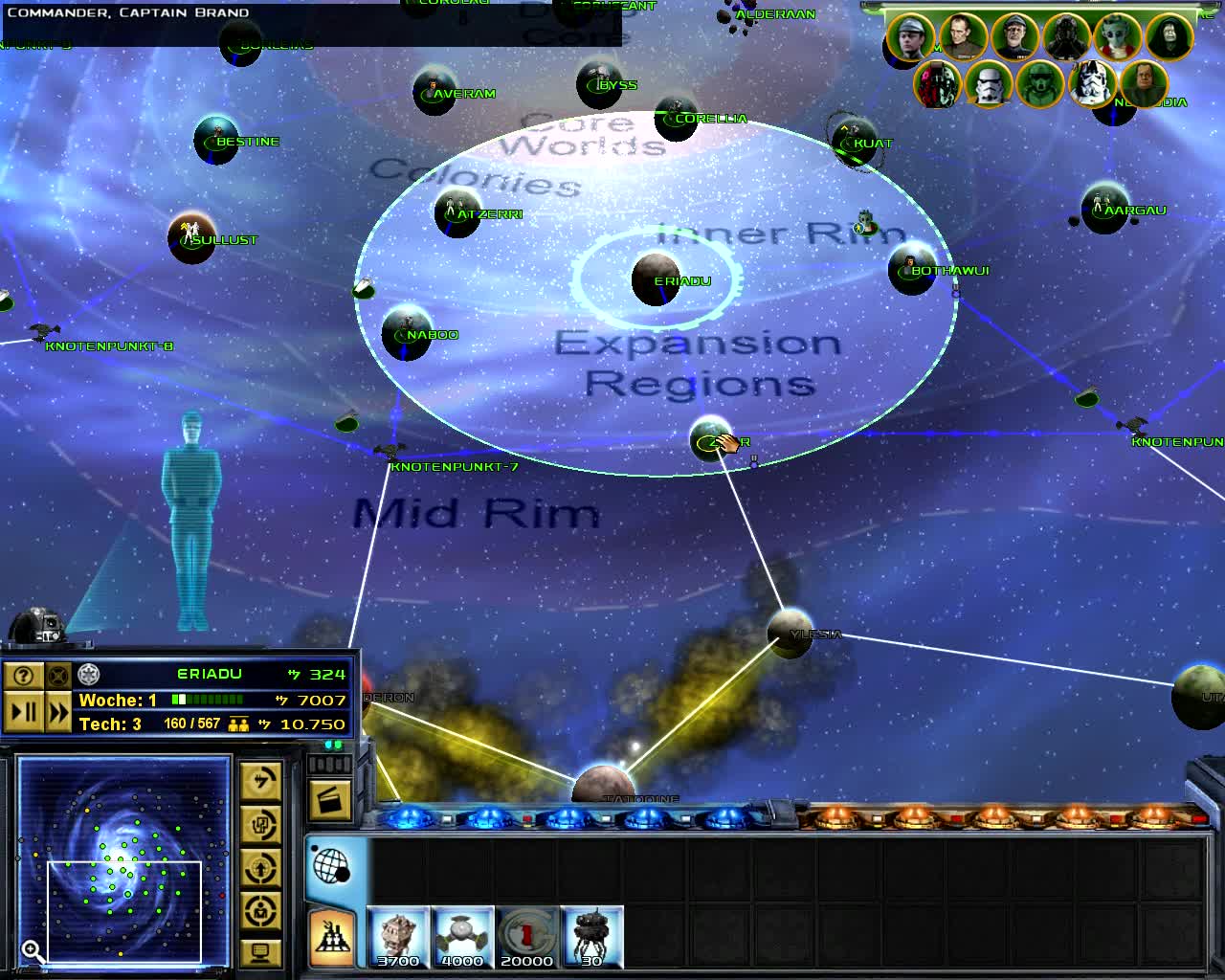Build the satellite unit priced 4000
1225x980 pixels.
(x=463, y=934)
